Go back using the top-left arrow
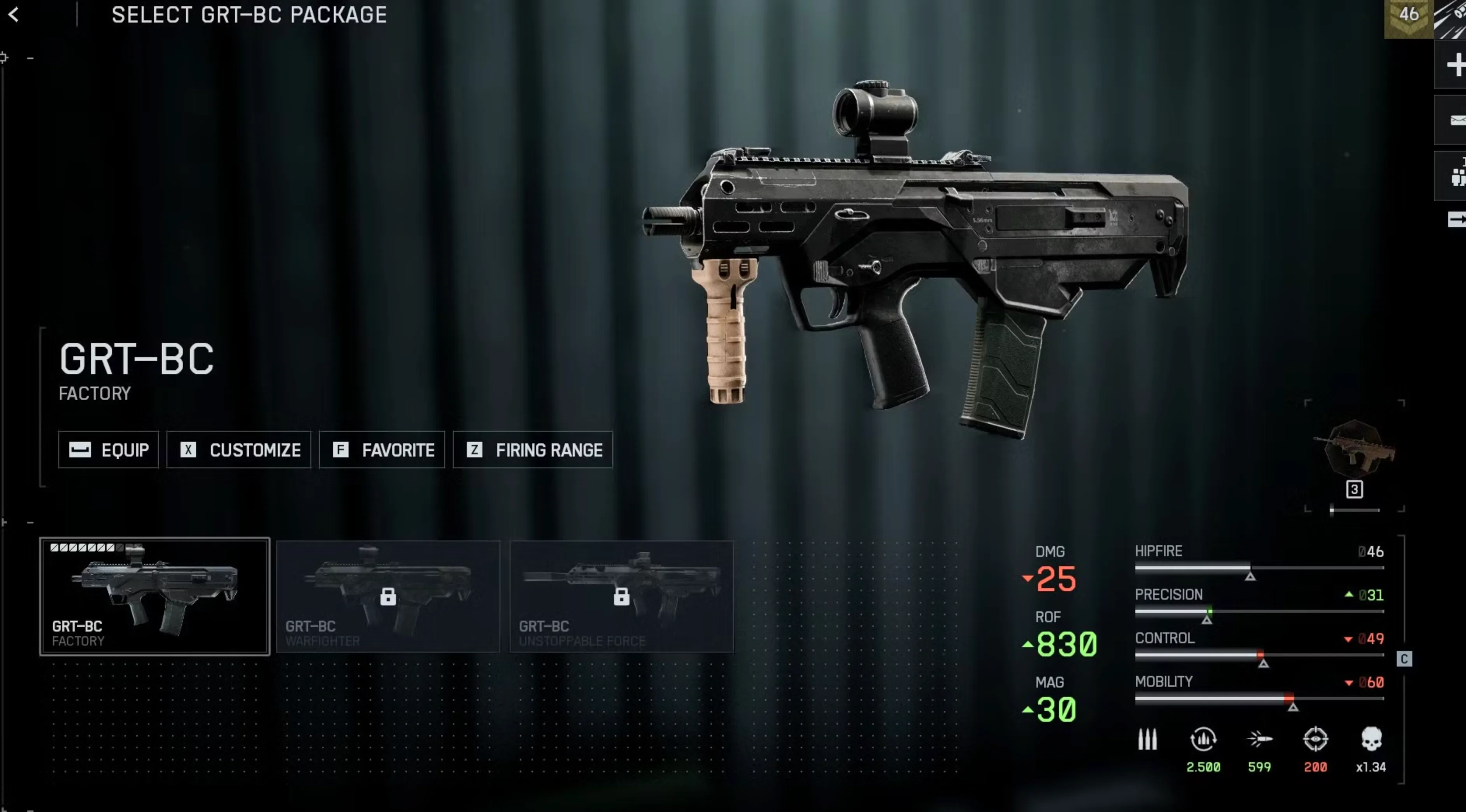Screen dimensions: 1466x812 tap(14, 15)
